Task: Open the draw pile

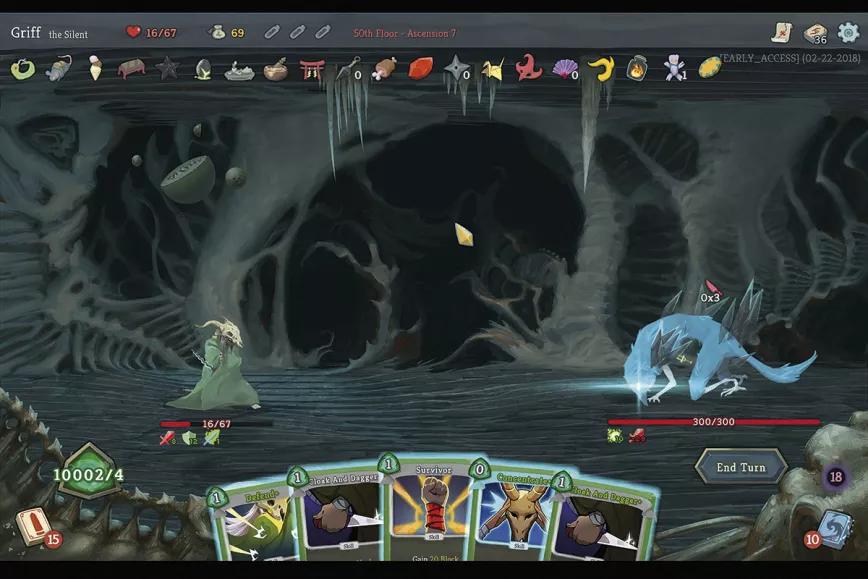Action: (x=34, y=527)
